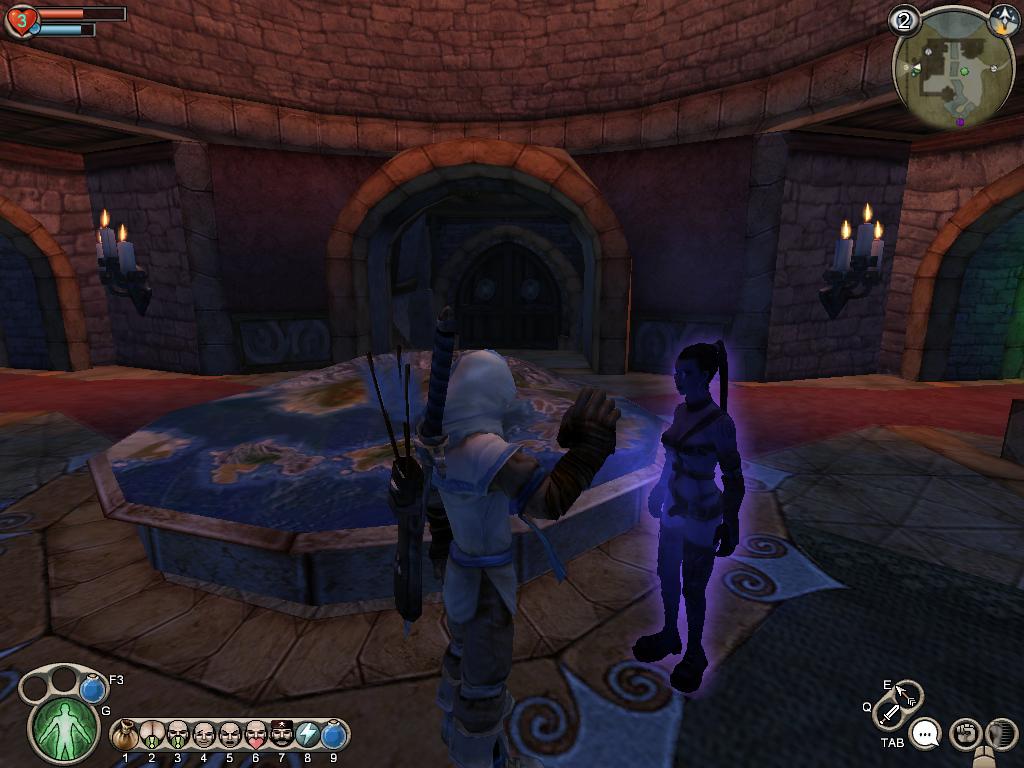This screenshot has width=1024, height=768.
Task: Activate the pirate hat face expression
Action: 282,736
